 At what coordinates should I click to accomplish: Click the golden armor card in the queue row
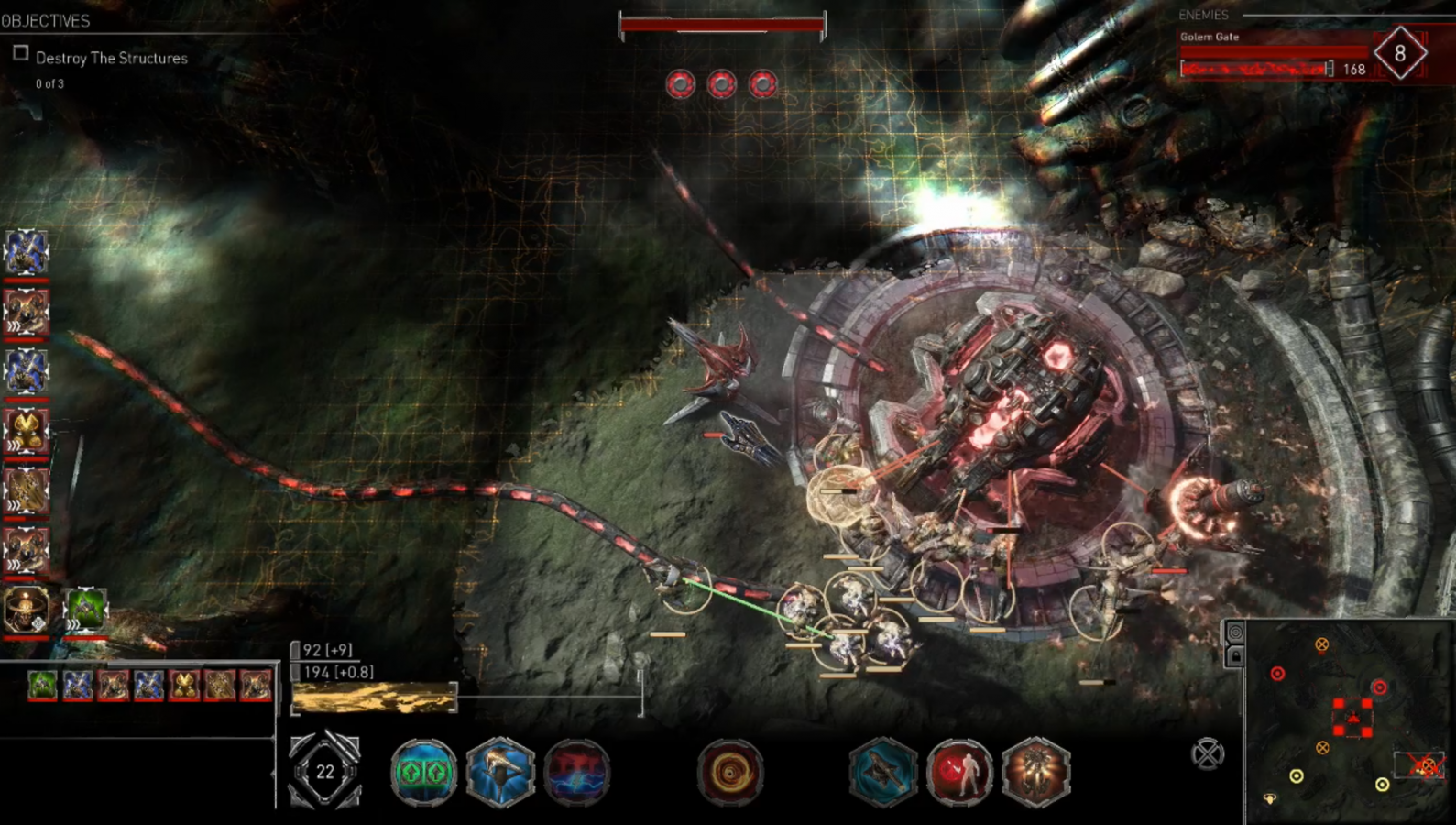[184, 685]
